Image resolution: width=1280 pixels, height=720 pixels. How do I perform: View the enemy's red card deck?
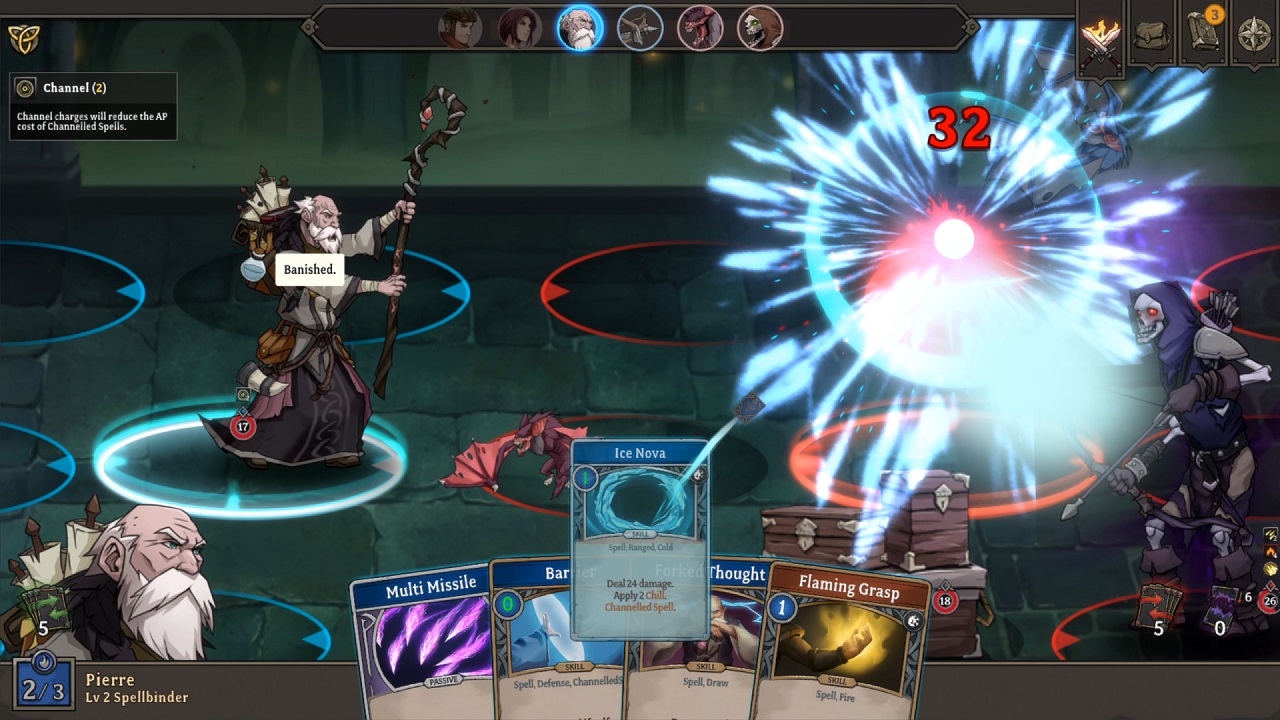click(x=1158, y=606)
